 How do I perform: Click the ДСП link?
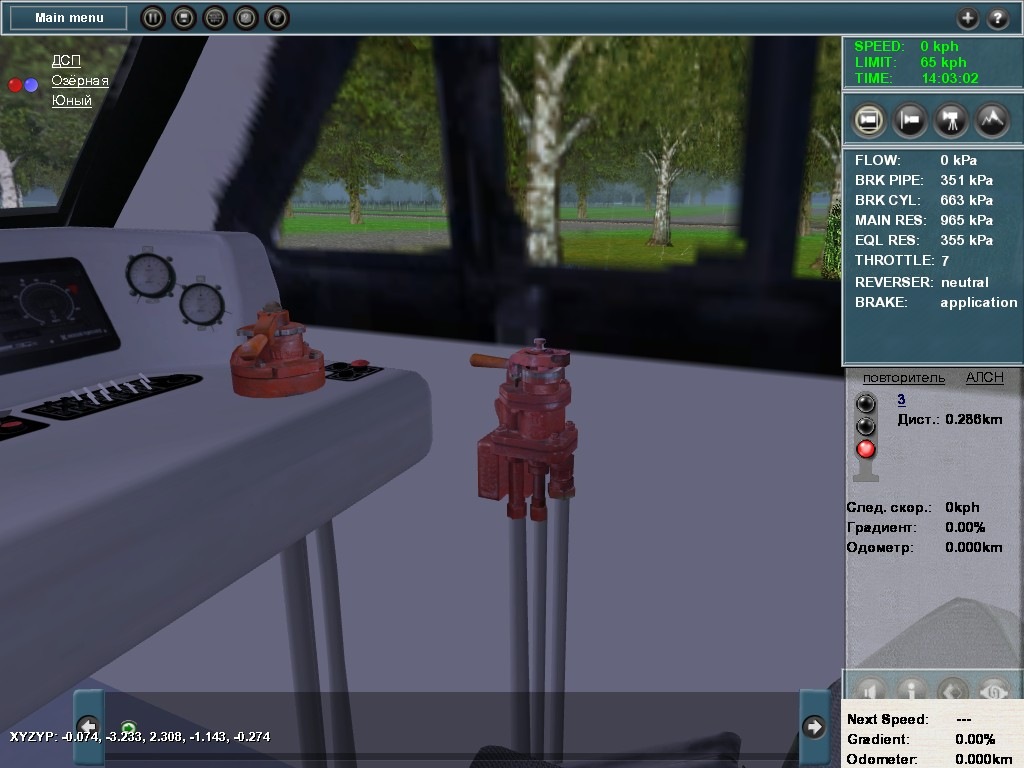(66, 61)
